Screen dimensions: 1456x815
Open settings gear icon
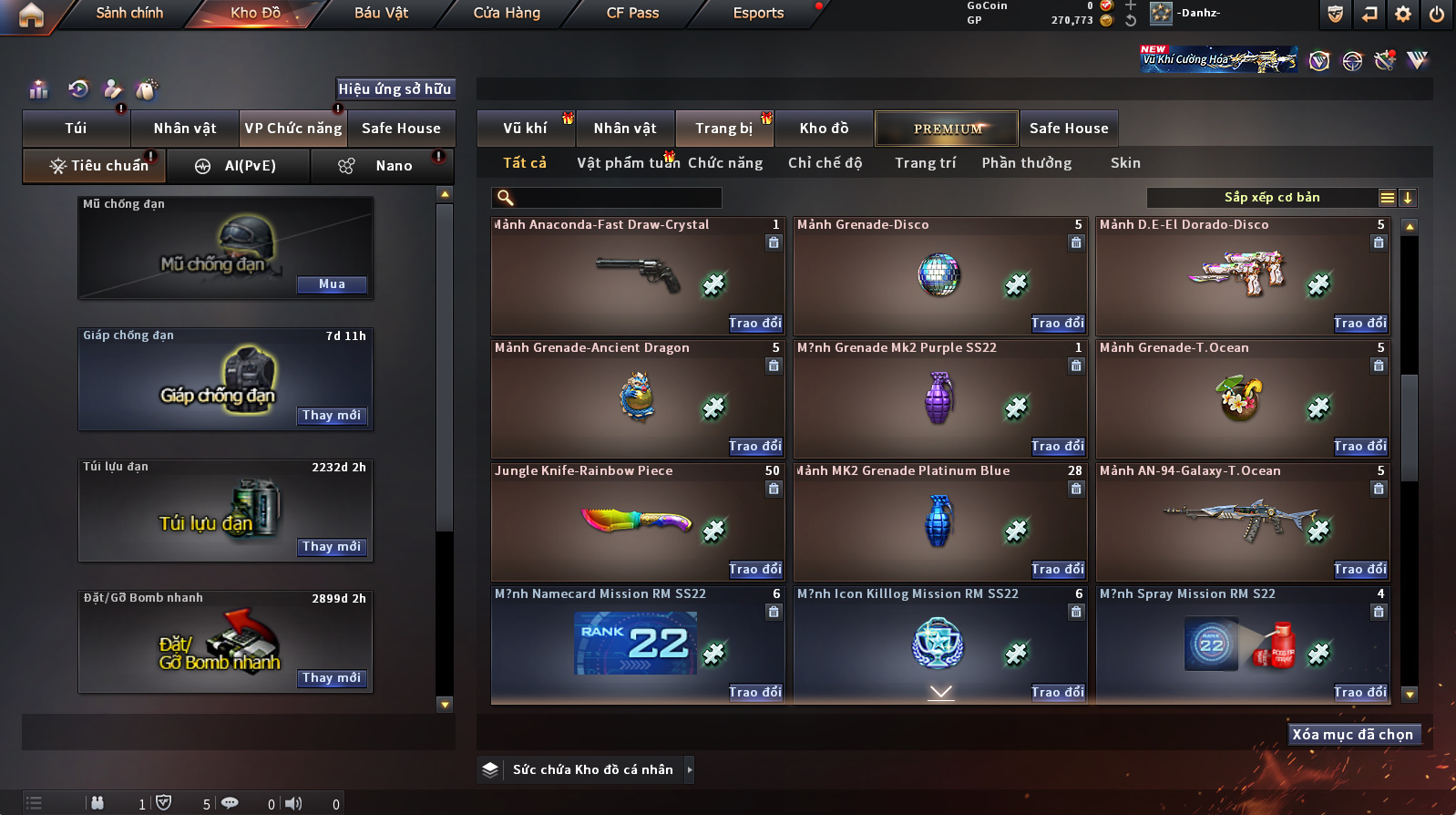pyautogui.click(x=1403, y=14)
